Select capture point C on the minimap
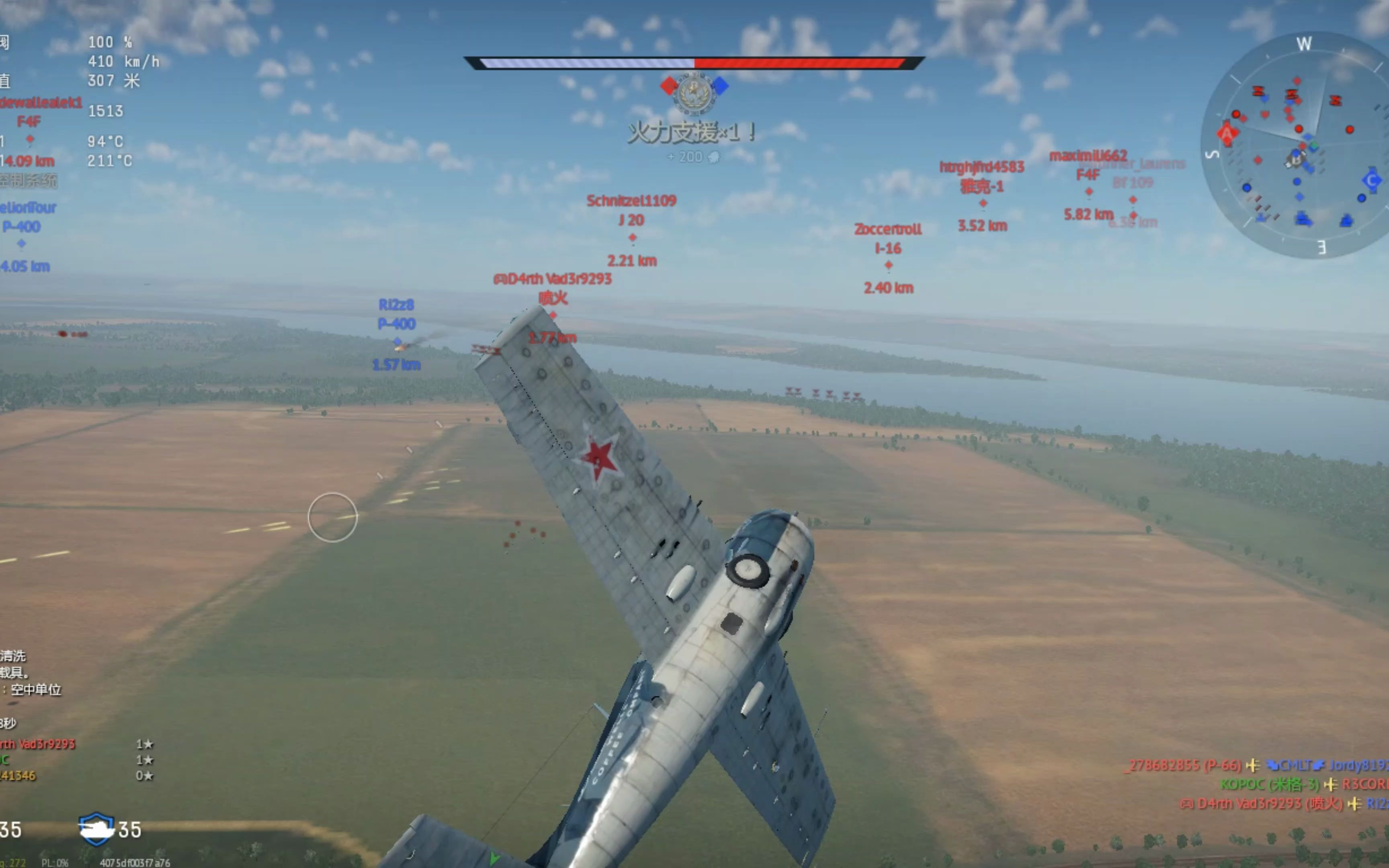The width and height of the screenshot is (1389, 868). coord(1371,181)
